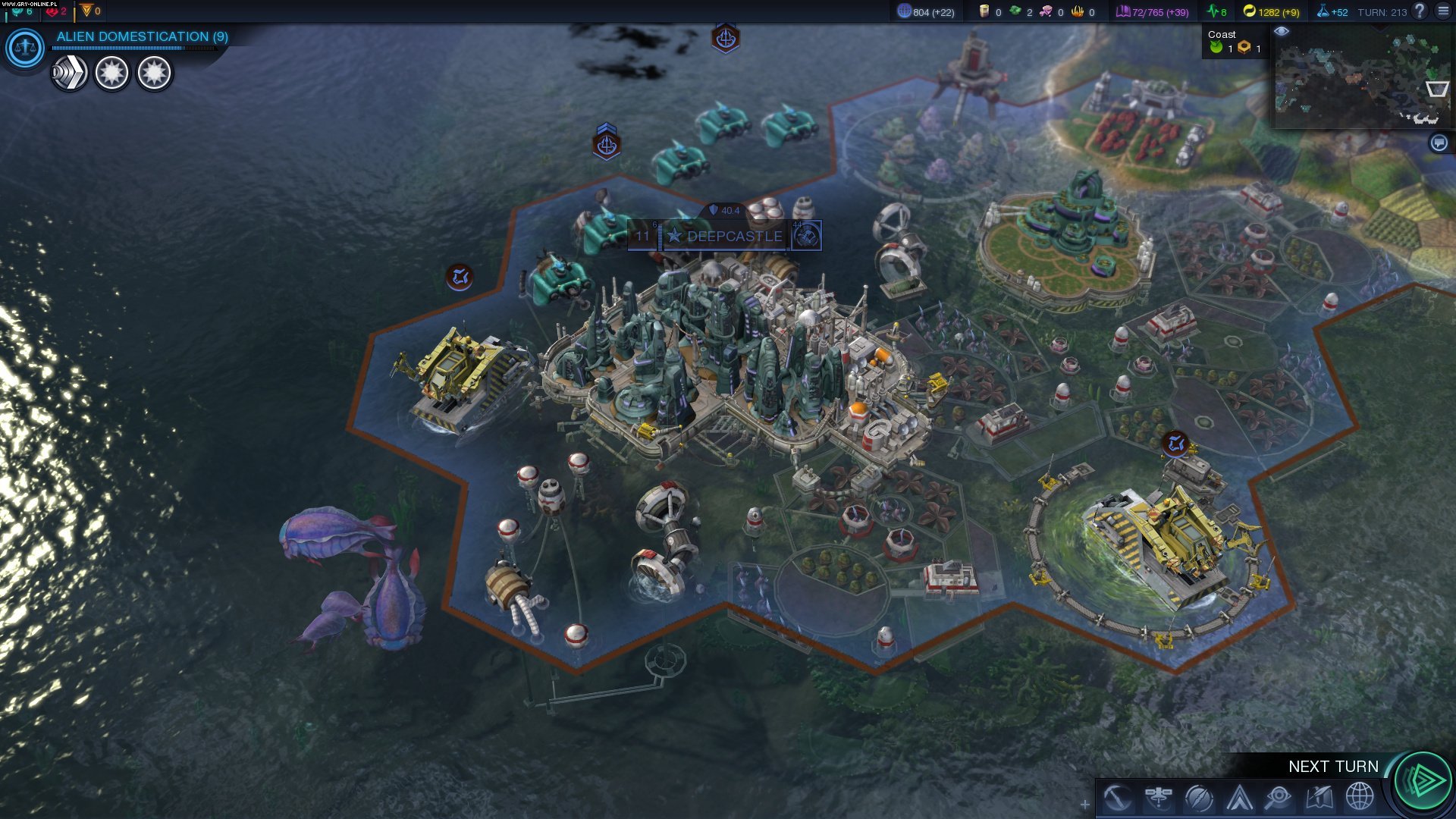Open the orbital satellite view
The height and width of the screenshot is (819, 1456).
pyautogui.click(x=1158, y=798)
